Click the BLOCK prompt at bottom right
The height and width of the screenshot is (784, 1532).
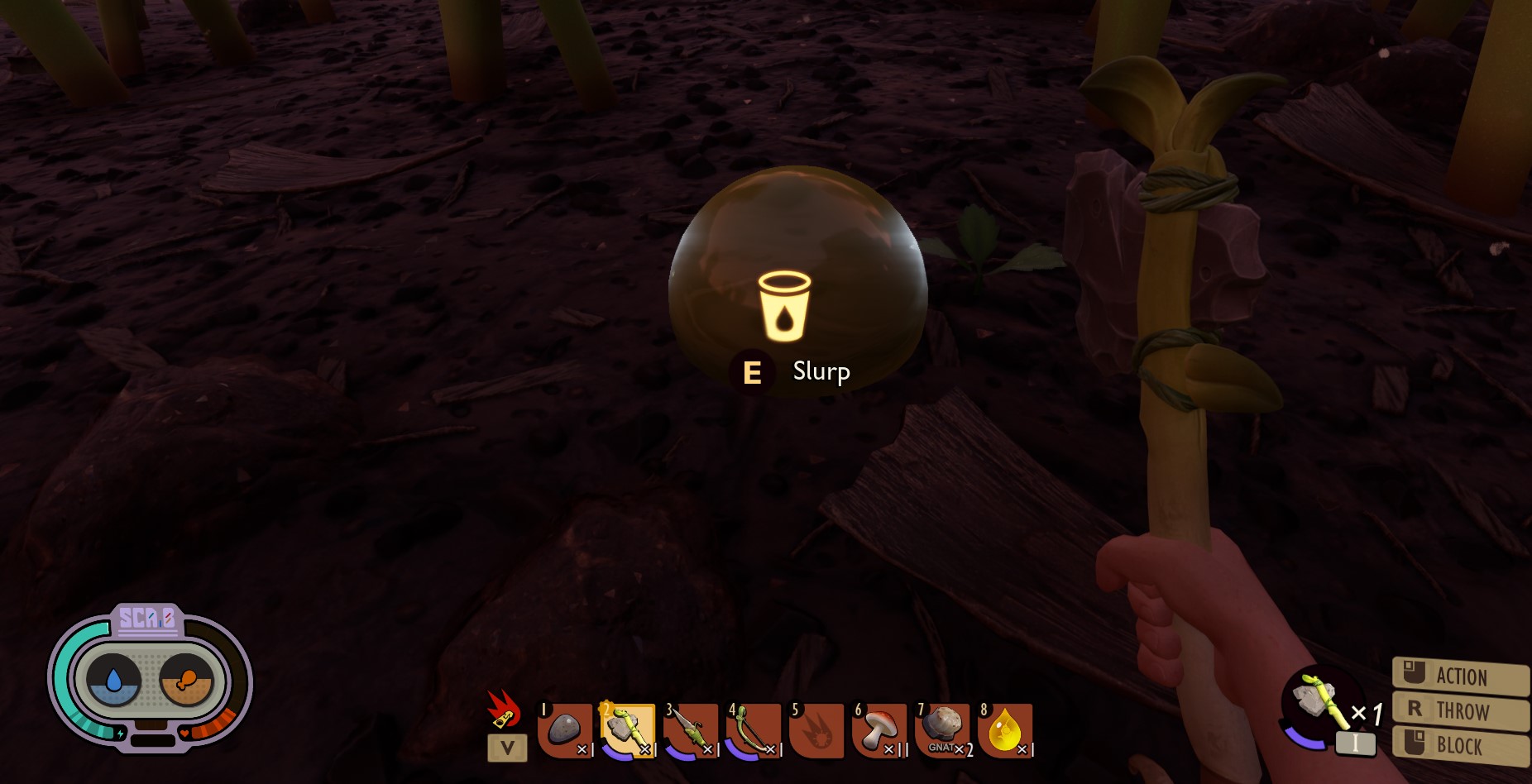(x=1462, y=745)
